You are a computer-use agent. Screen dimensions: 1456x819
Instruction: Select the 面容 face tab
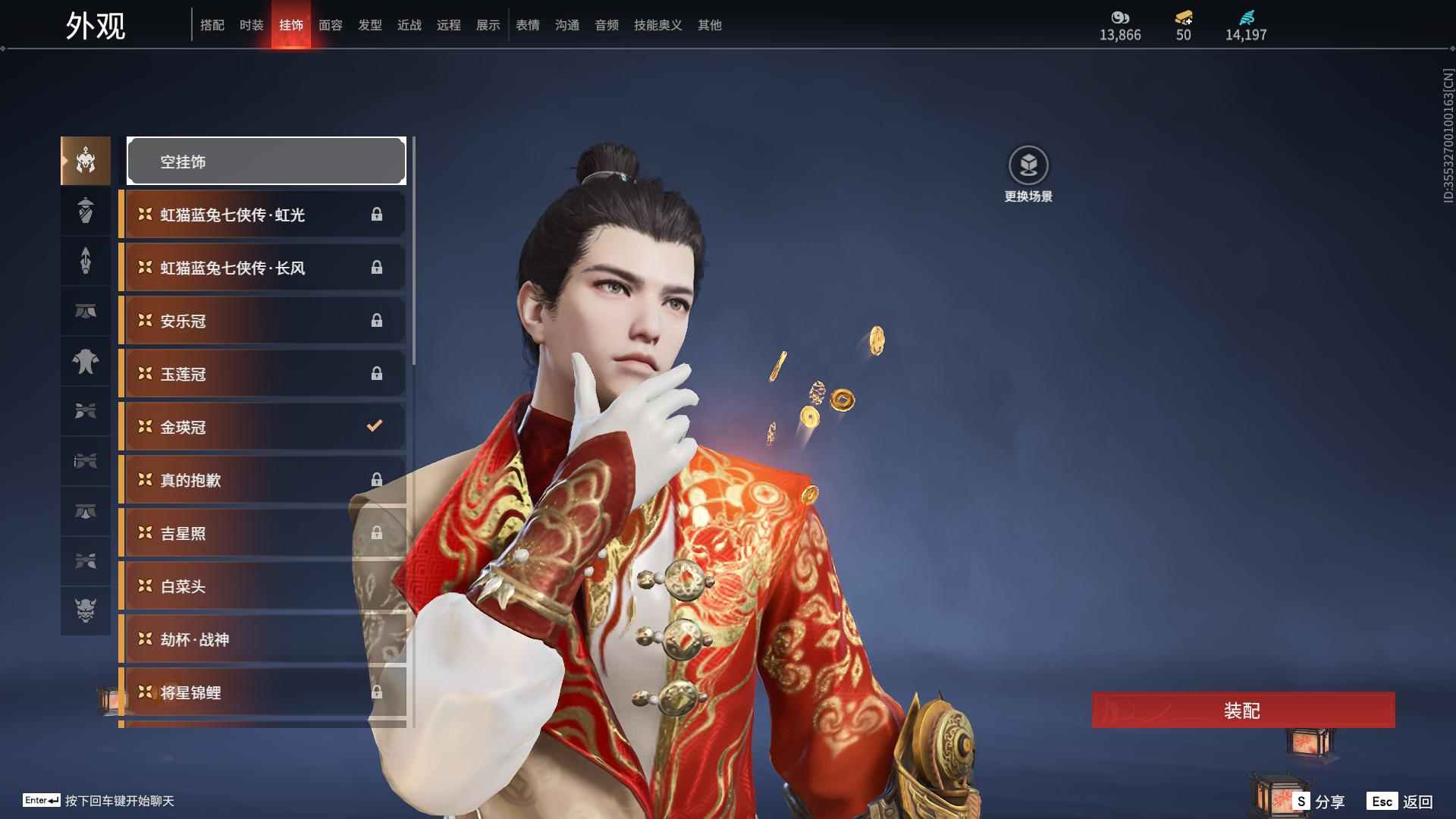pos(330,25)
